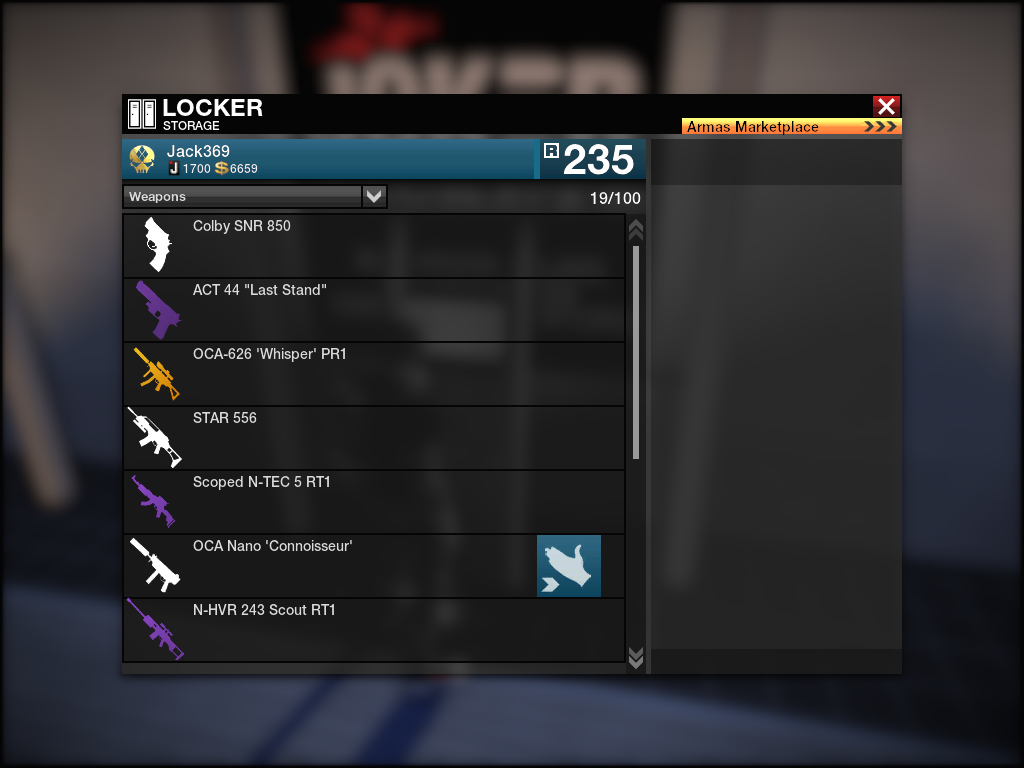
Task: Select the ACT 44 "Last Stand" weapon
Action: pyautogui.click(x=373, y=310)
